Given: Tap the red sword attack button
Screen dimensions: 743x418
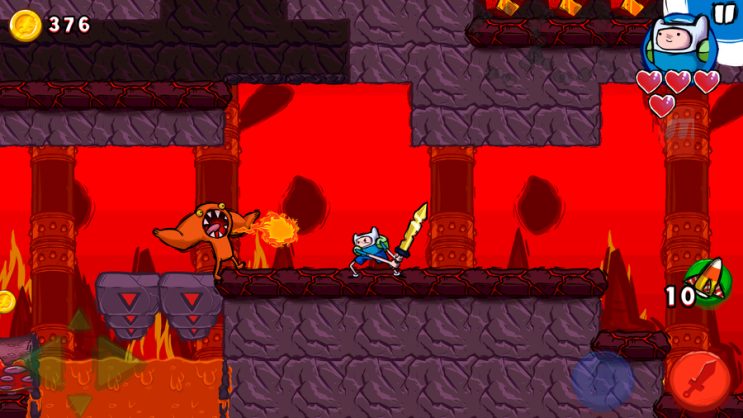Looking at the screenshot, I should click(699, 380).
